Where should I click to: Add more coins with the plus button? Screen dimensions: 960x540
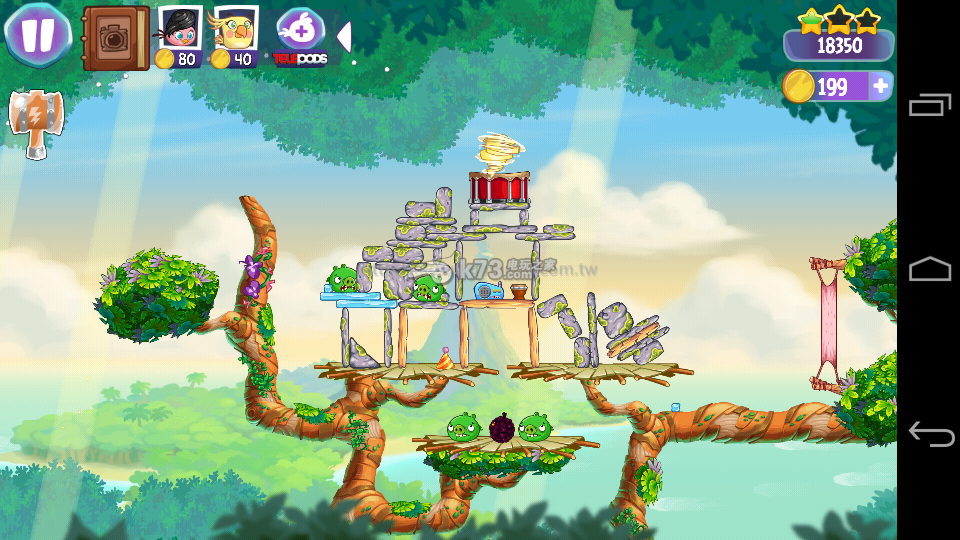[880, 87]
